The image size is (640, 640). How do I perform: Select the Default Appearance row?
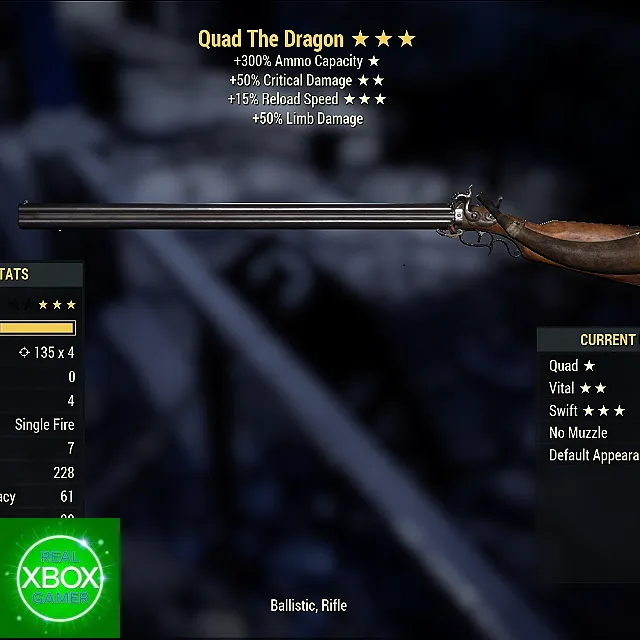[x=594, y=455]
